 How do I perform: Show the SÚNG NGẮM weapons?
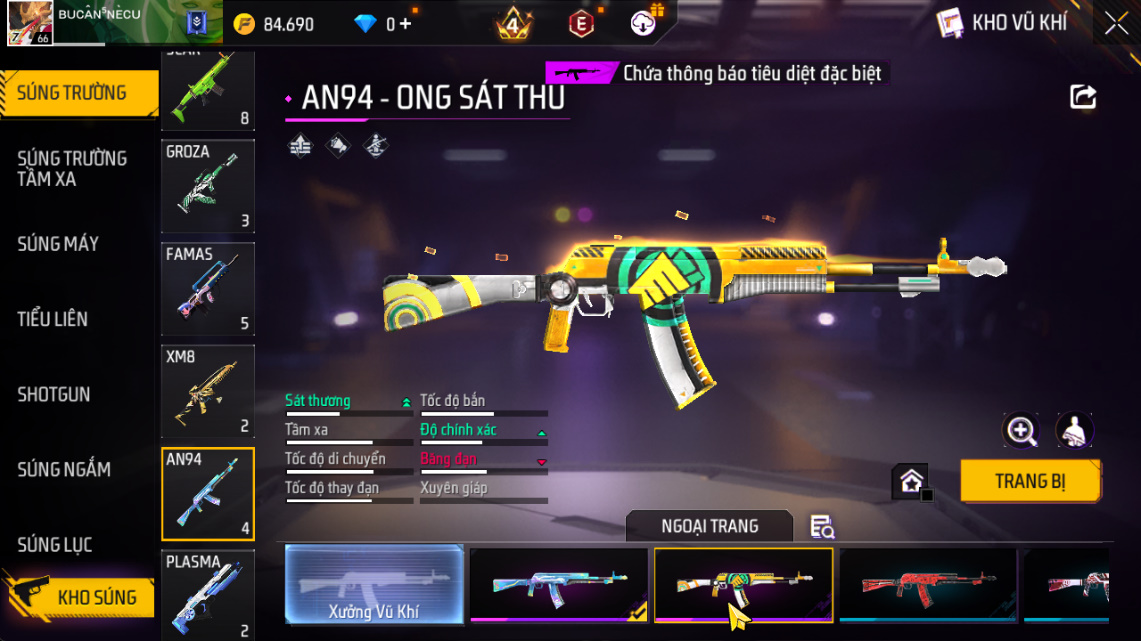[64, 469]
